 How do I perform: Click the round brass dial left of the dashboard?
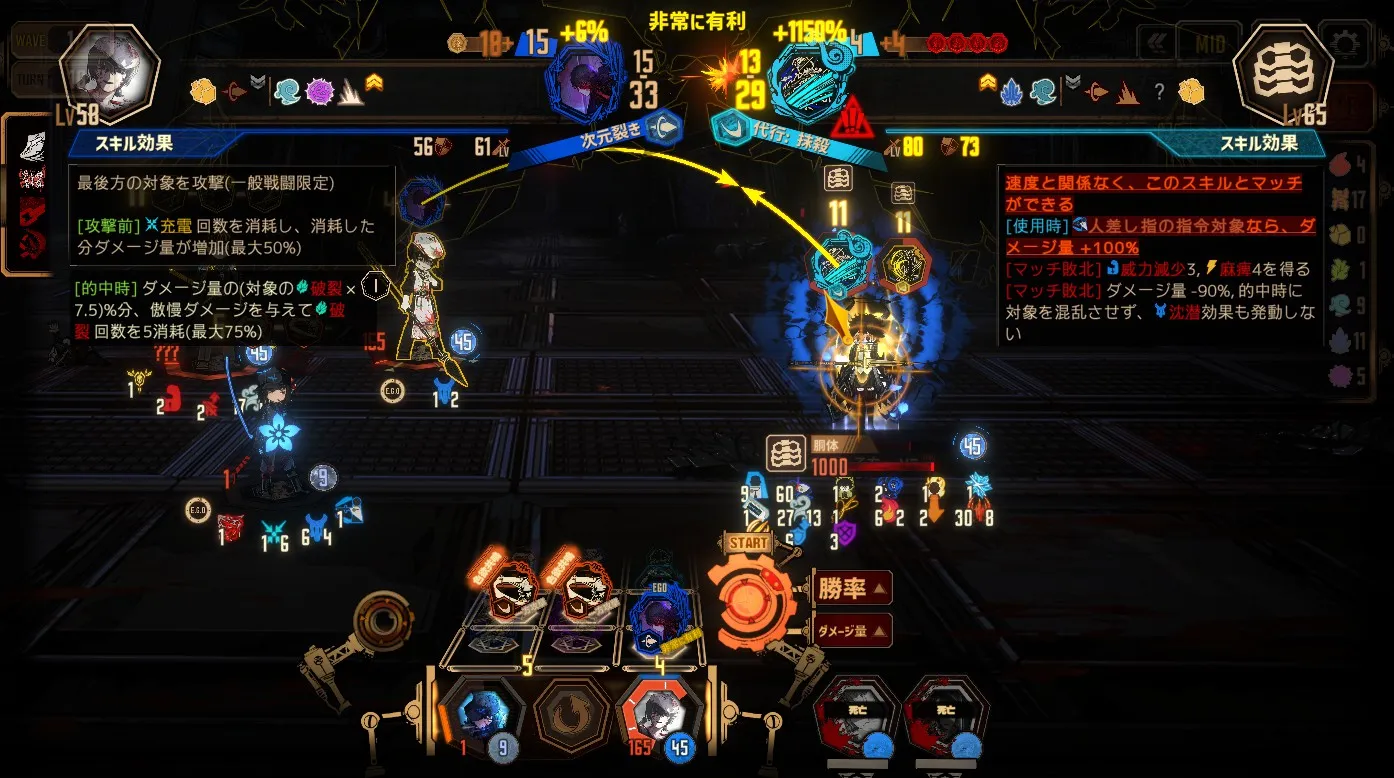tap(383, 621)
